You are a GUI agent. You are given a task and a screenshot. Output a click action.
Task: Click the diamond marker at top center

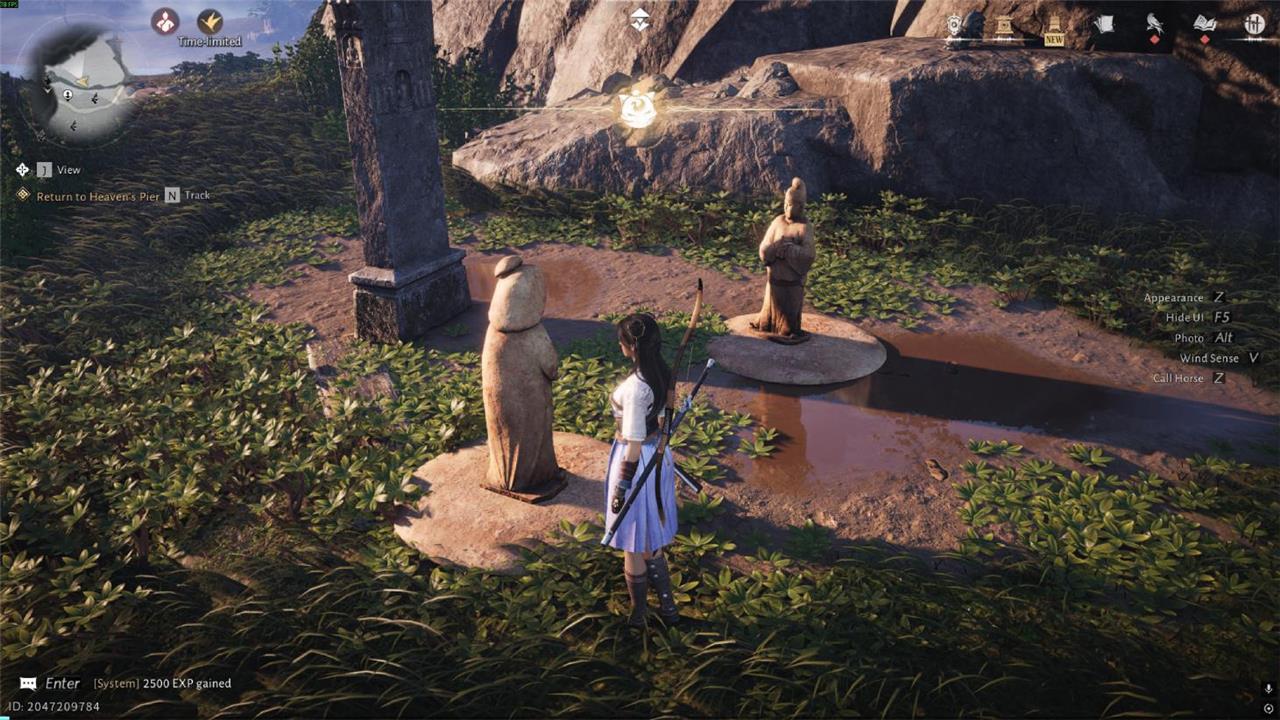pos(640,19)
